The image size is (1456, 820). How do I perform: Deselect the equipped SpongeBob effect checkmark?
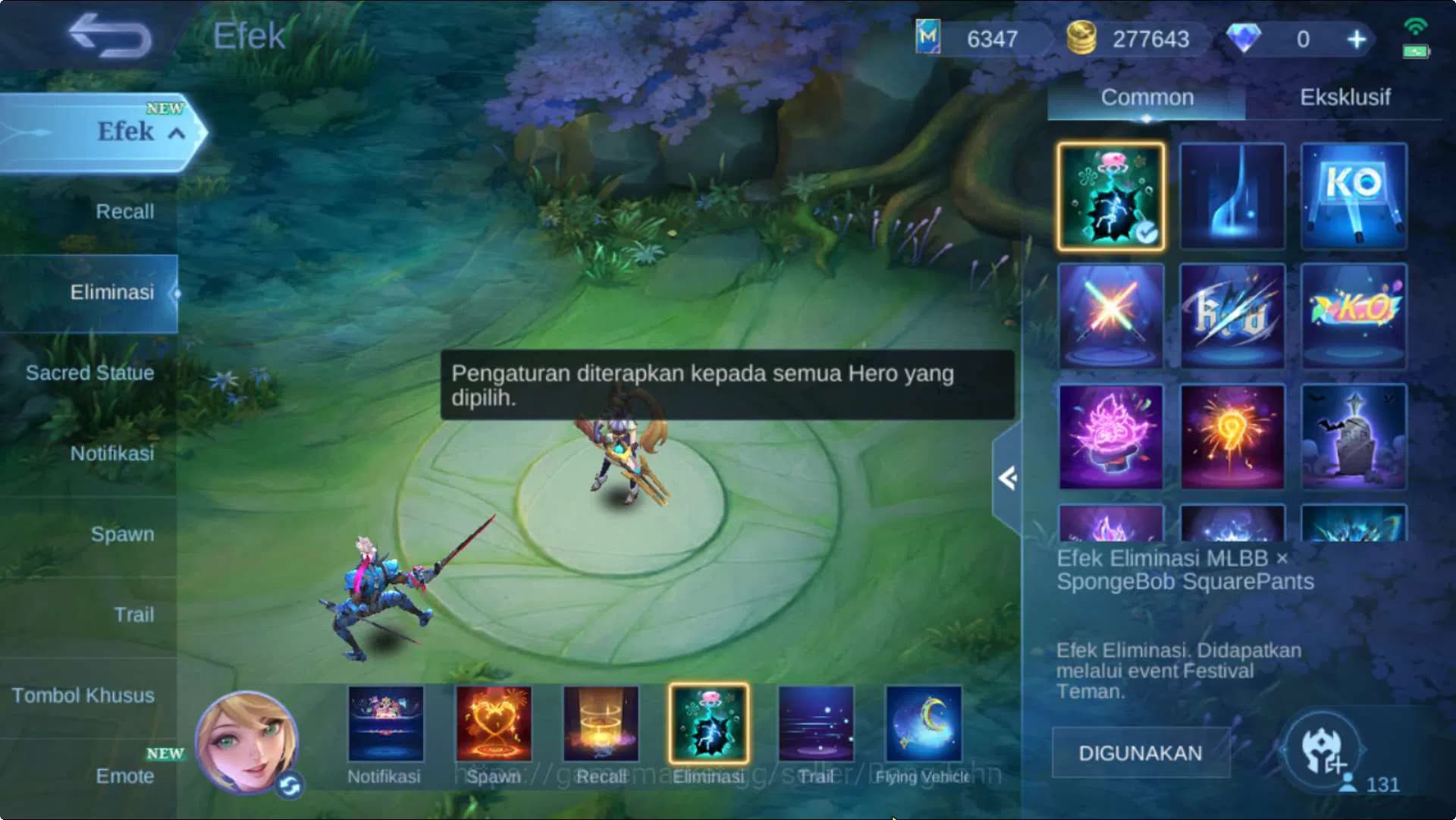(1149, 231)
